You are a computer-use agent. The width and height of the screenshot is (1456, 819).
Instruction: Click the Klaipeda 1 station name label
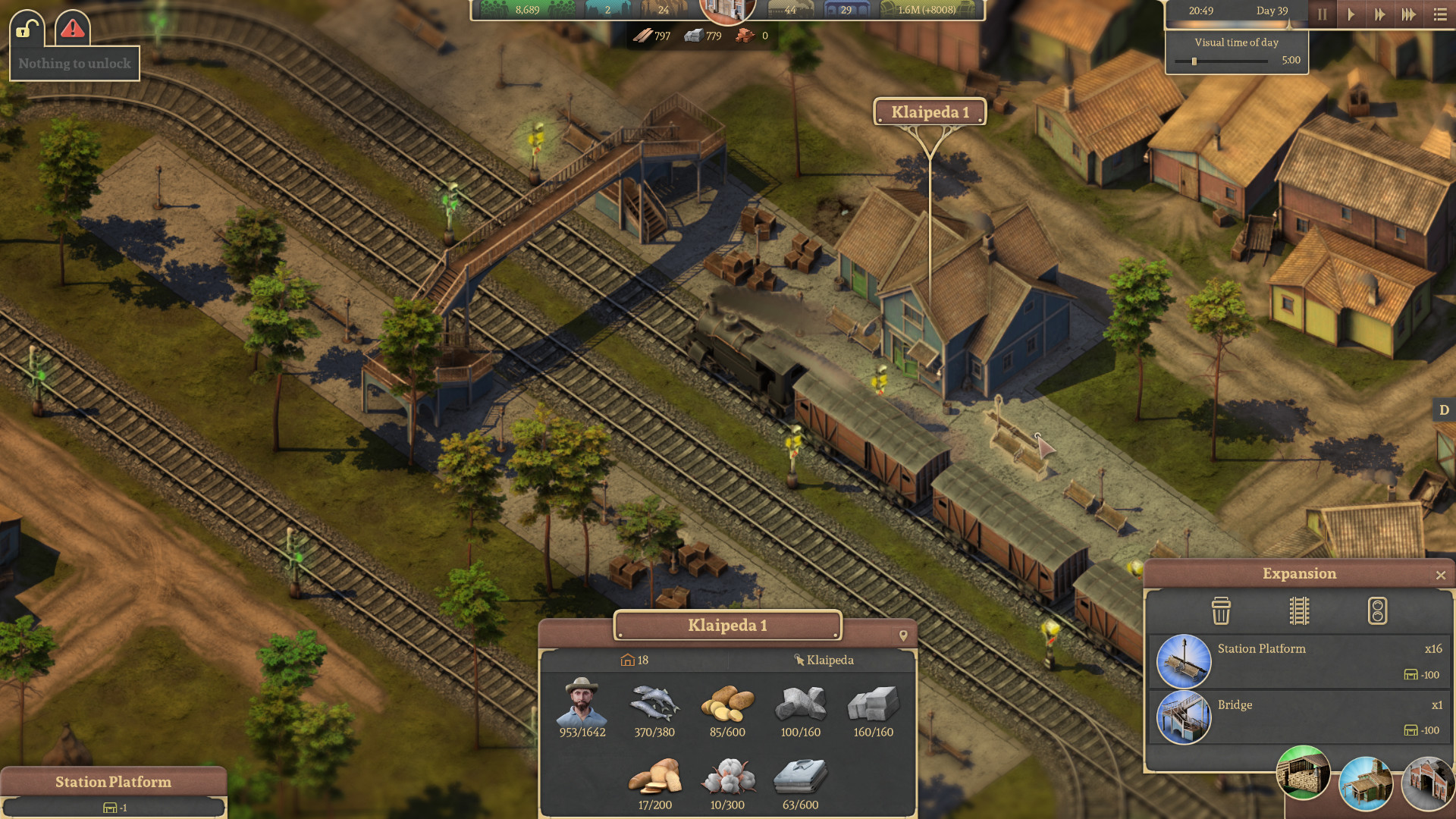[x=930, y=112]
